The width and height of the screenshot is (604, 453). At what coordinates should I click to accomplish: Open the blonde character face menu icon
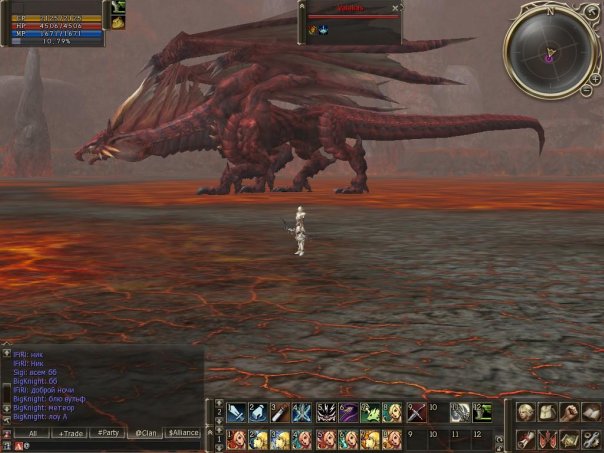(525, 412)
